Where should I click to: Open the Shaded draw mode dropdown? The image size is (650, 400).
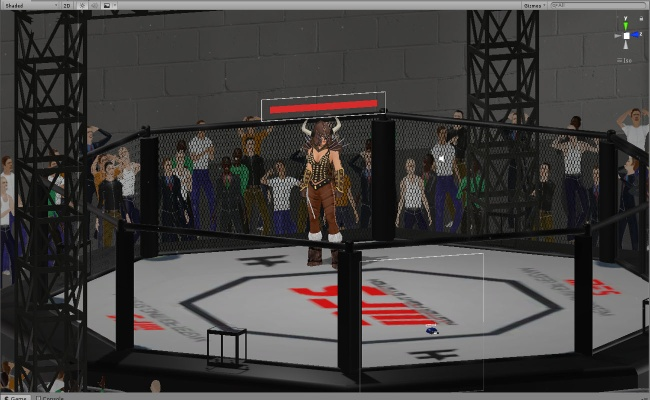coord(30,5)
